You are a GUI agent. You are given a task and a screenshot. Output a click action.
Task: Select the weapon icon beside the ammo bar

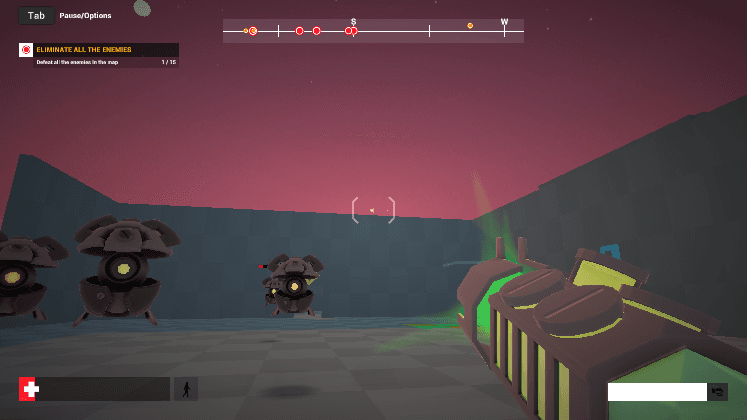[x=718, y=392]
